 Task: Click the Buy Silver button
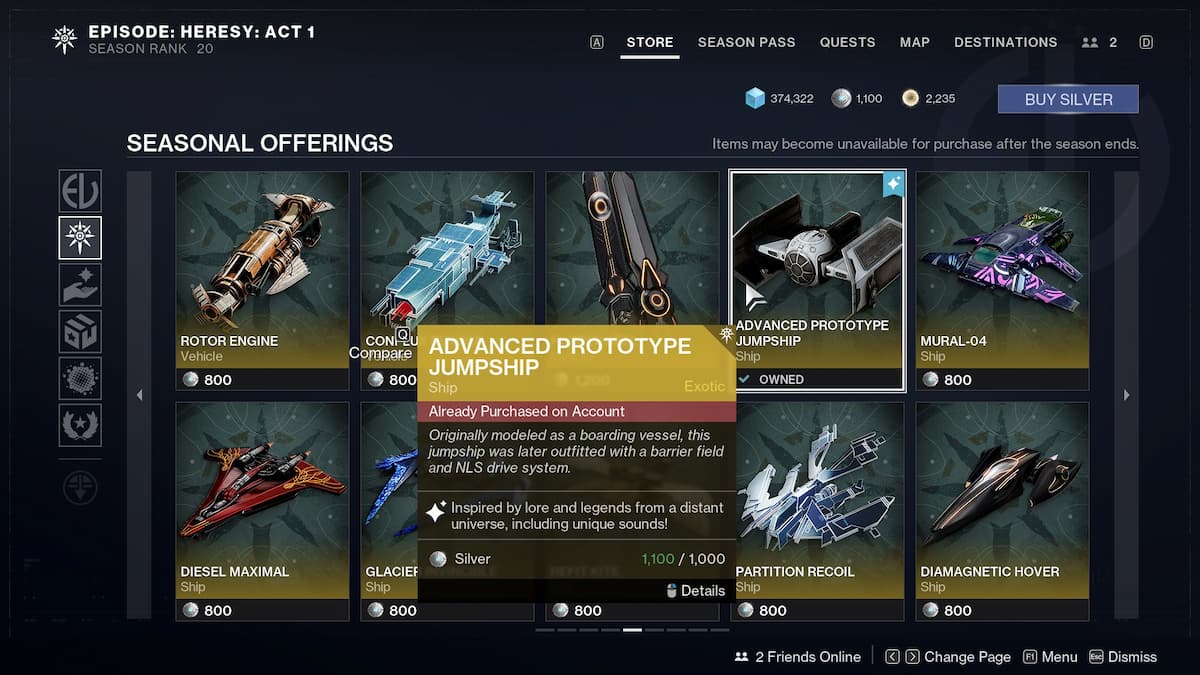(x=1068, y=99)
